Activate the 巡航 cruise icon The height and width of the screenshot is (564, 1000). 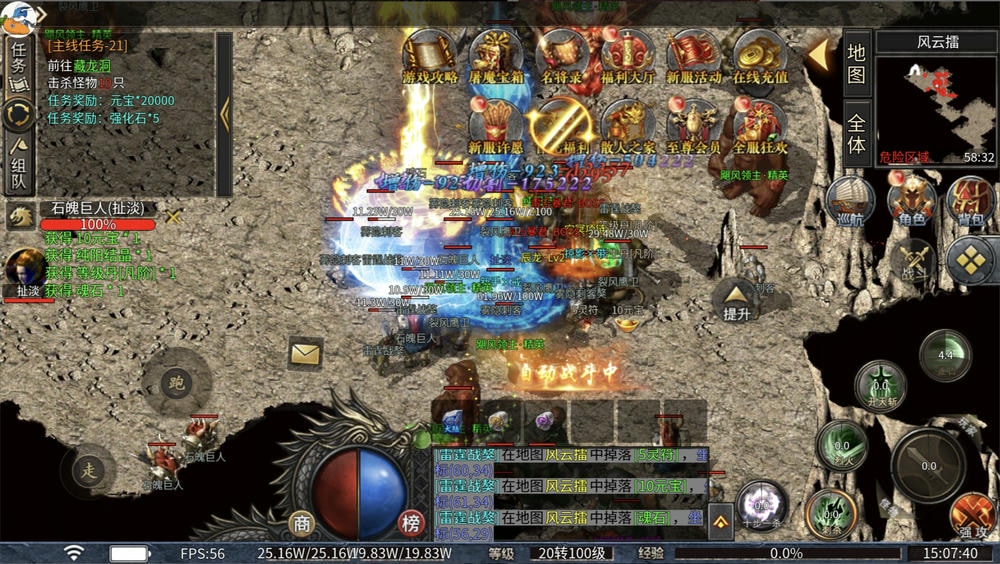point(851,198)
